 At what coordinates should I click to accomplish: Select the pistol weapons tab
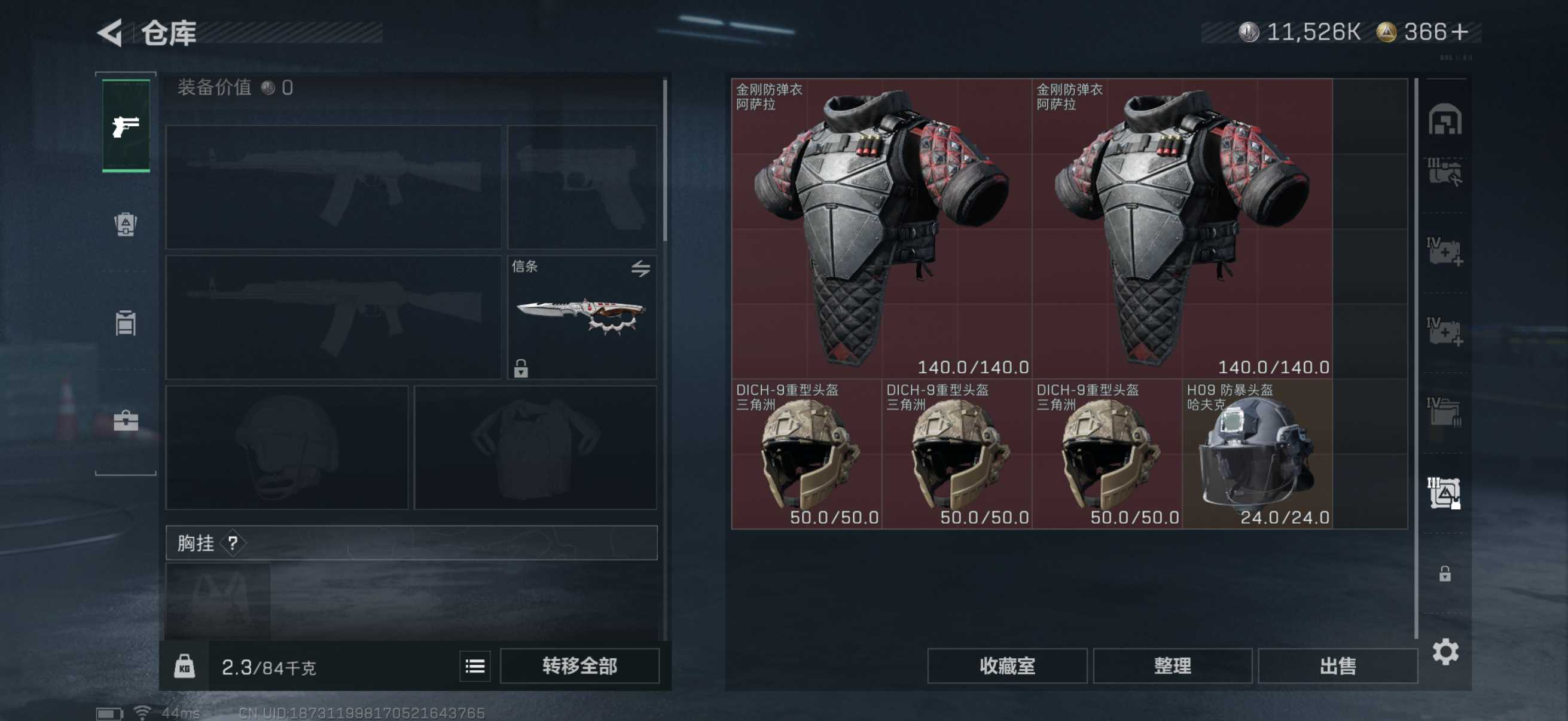click(126, 126)
